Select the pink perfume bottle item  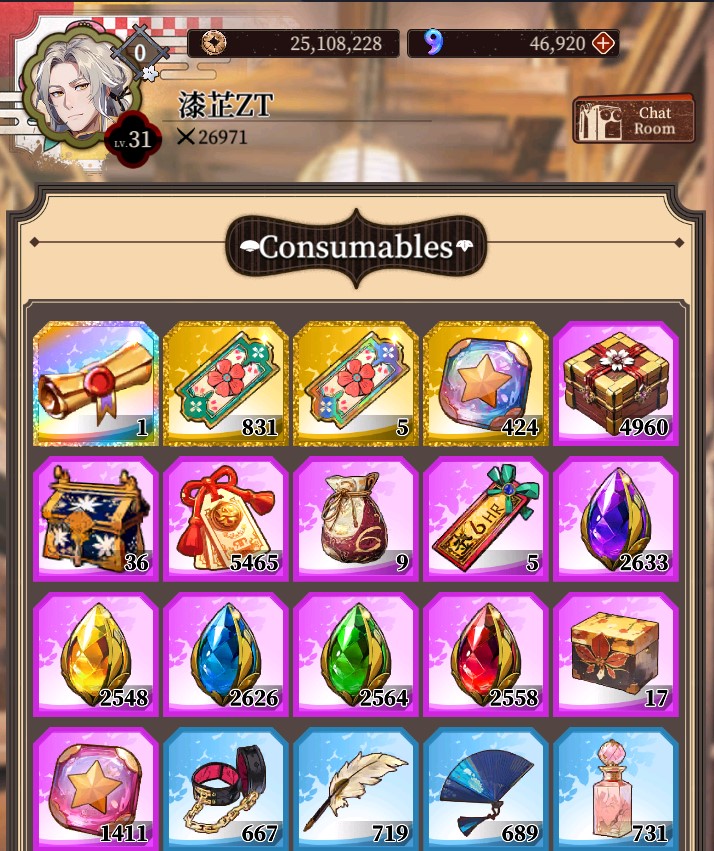pyautogui.click(x=616, y=790)
